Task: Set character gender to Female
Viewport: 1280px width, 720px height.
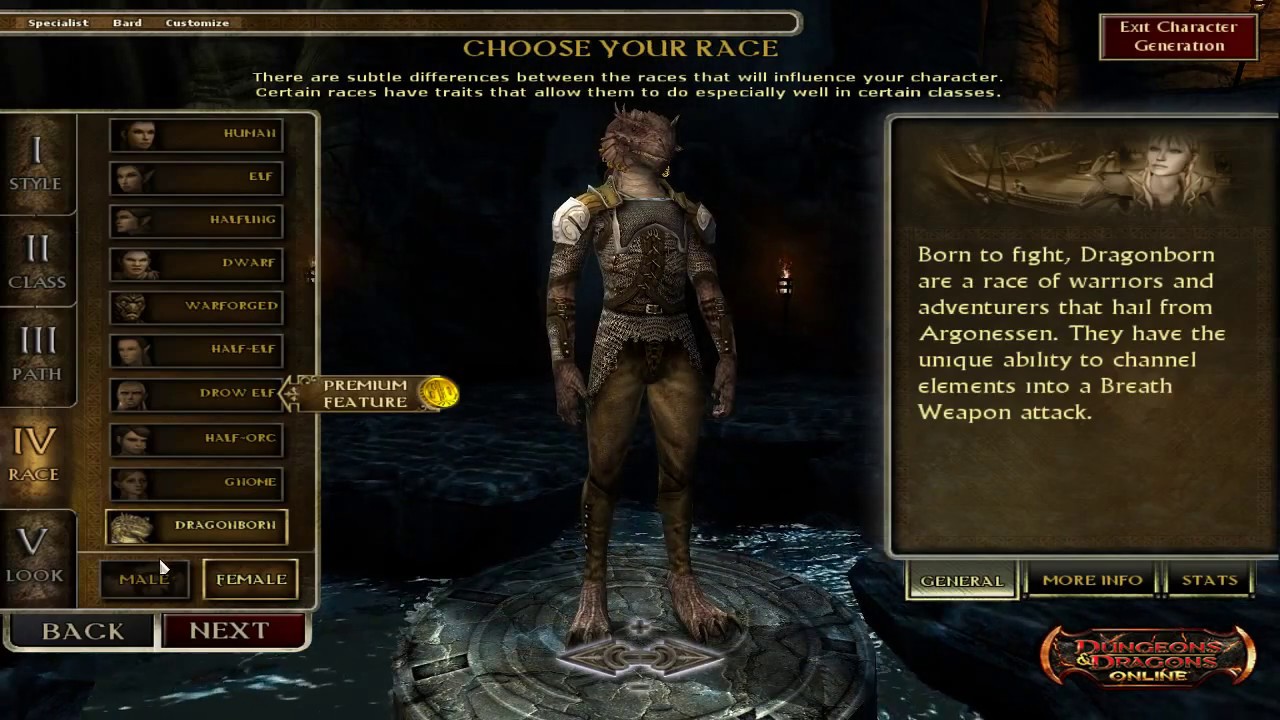Action: (251, 579)
